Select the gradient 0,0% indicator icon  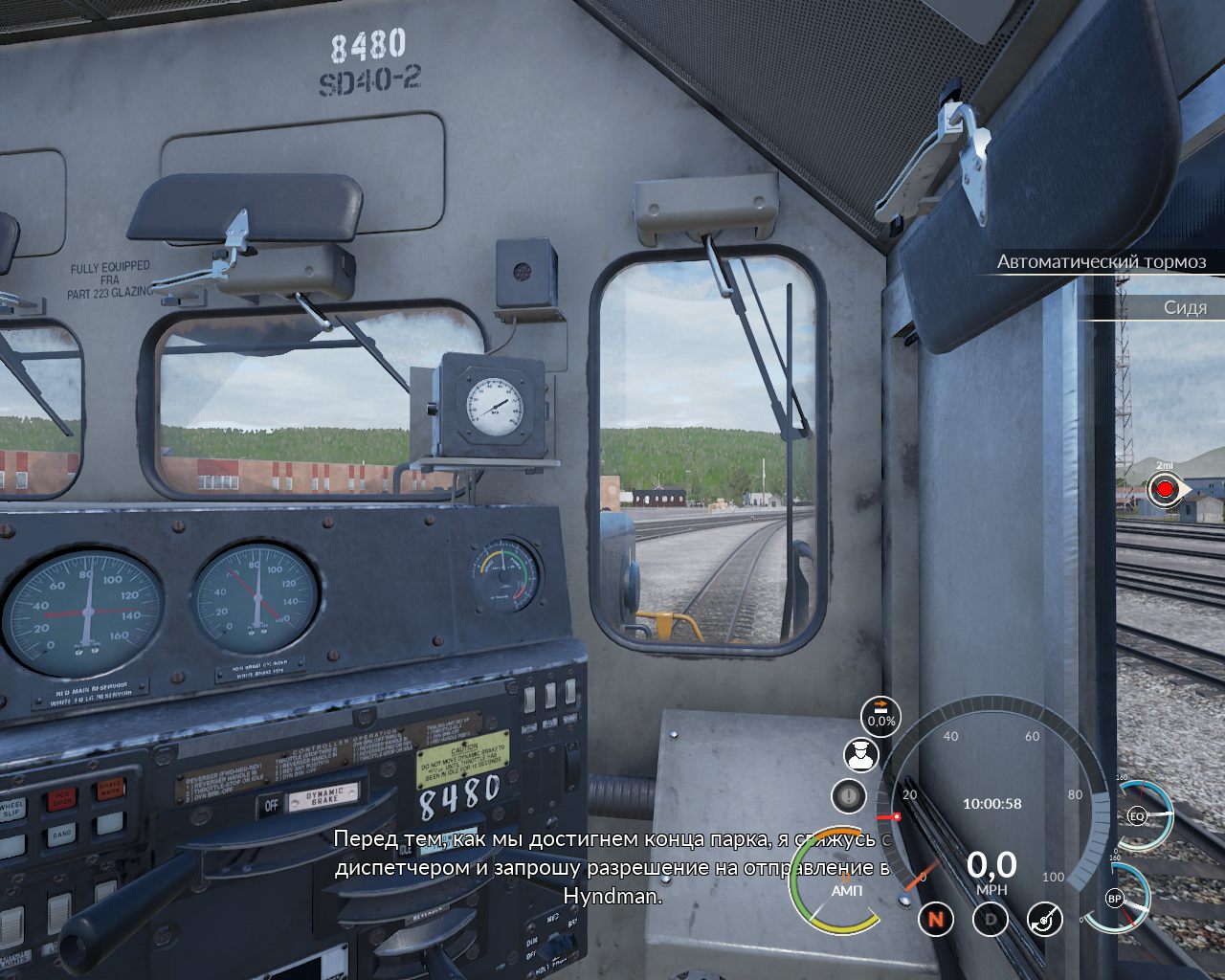coord(880,713)
